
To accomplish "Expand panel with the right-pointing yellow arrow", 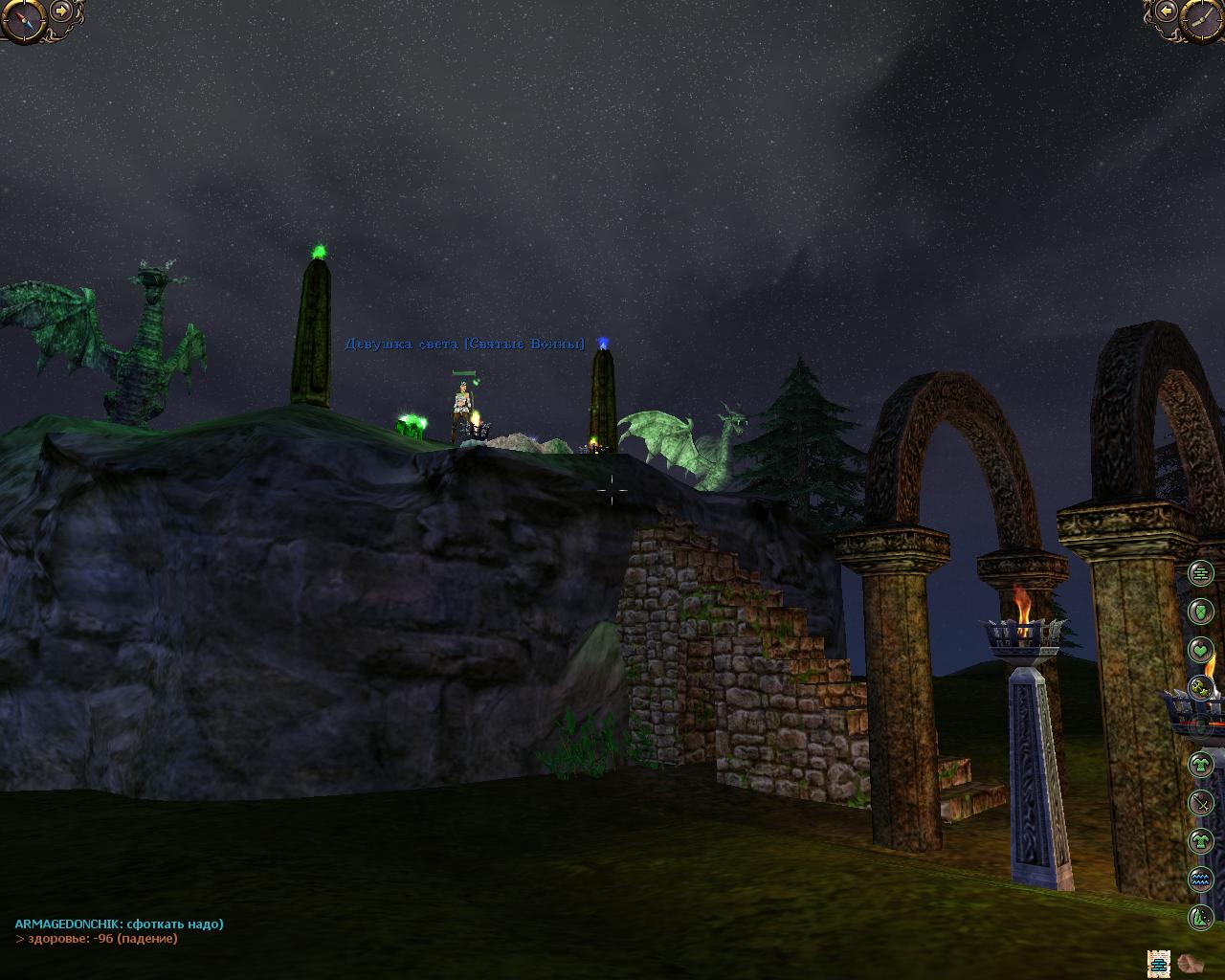I will click(62, 11).
